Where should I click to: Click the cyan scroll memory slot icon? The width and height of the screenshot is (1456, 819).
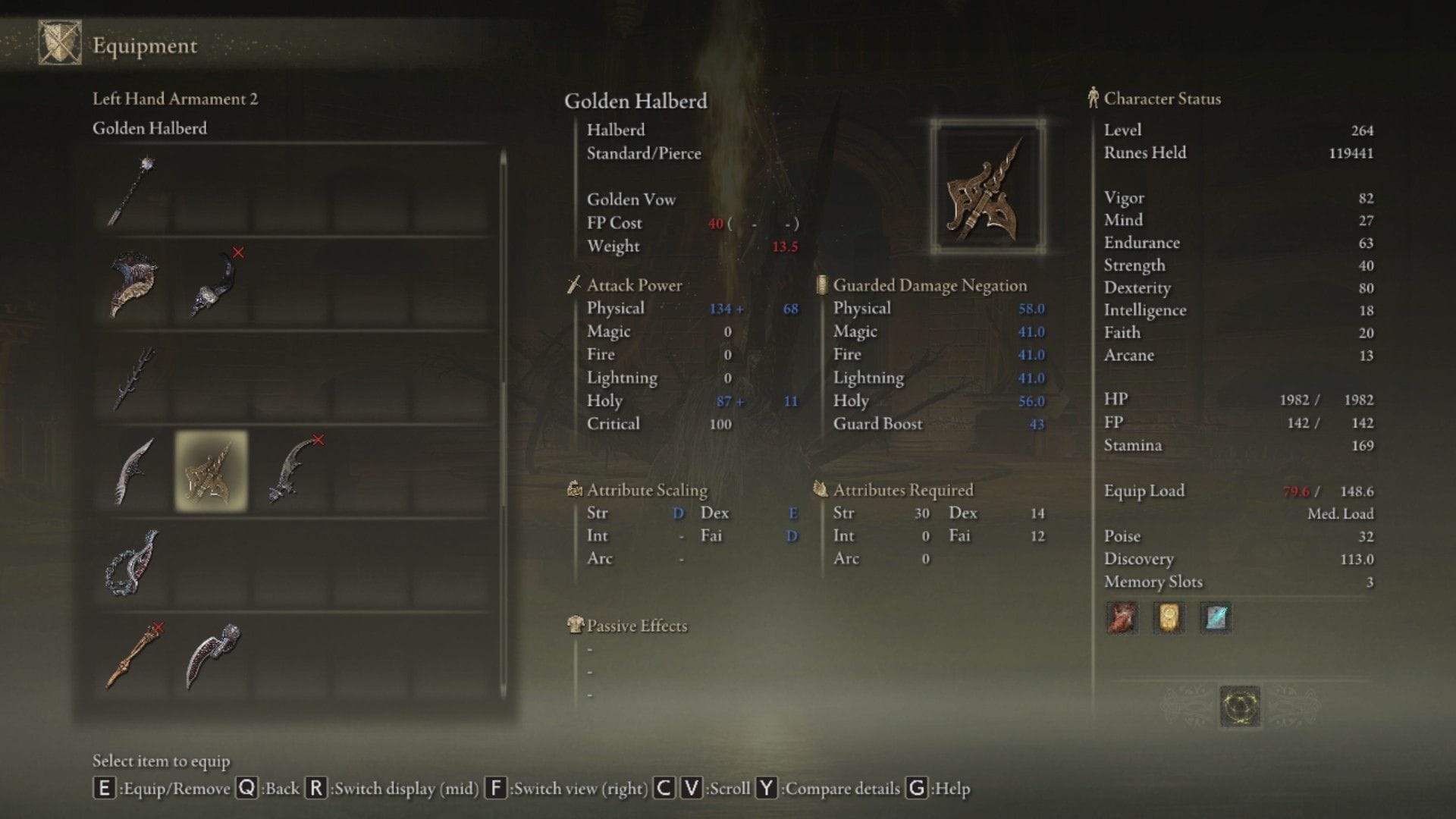(1215, 618)
